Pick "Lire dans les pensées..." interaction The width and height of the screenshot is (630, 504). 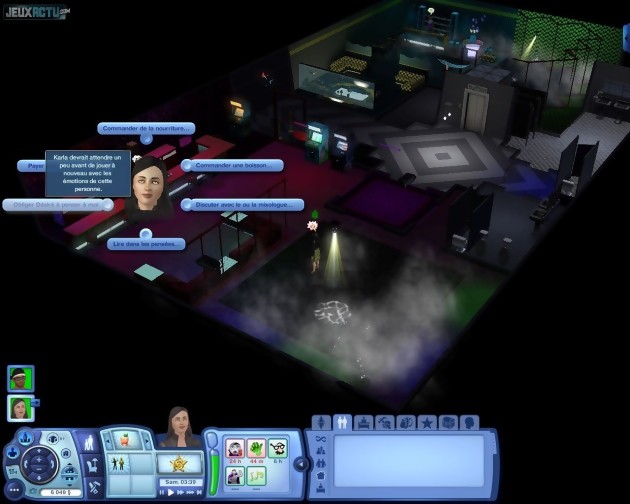tap(146, 243)
